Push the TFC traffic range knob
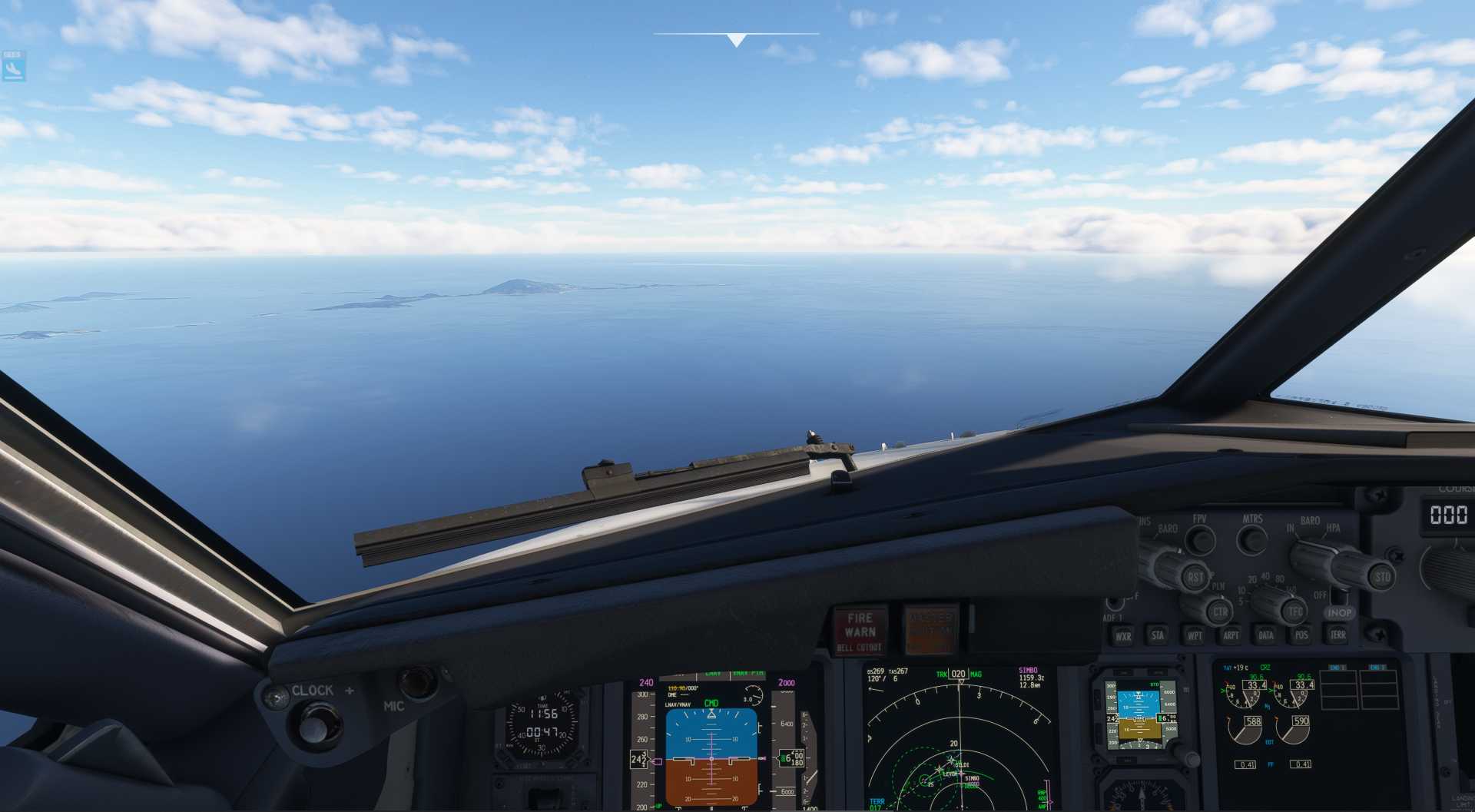Image resolution: width=1475 pixels, height=812 pixels. click(x=1295, y=611)
